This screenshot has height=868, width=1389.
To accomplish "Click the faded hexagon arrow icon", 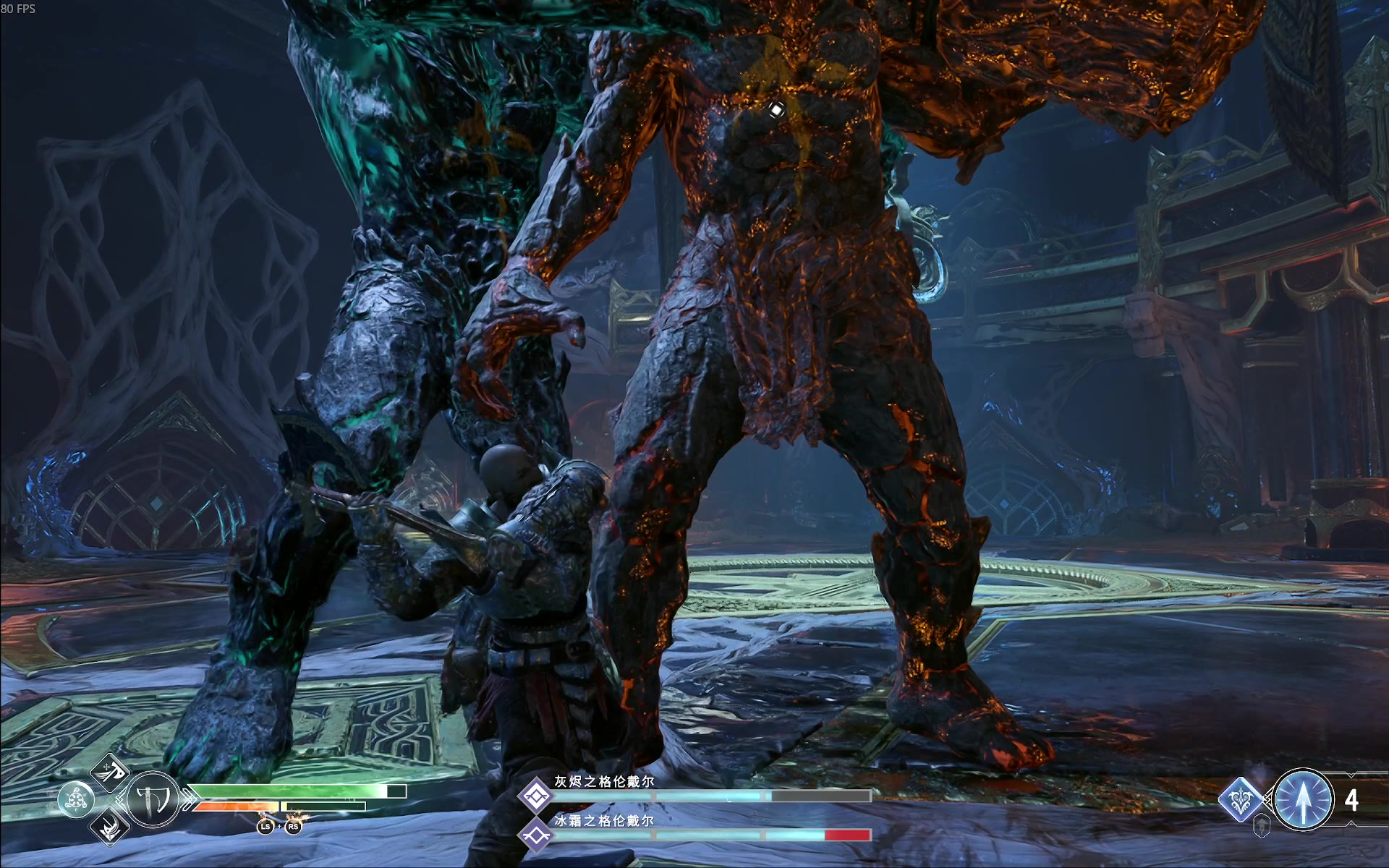I will coord(1261,825).
